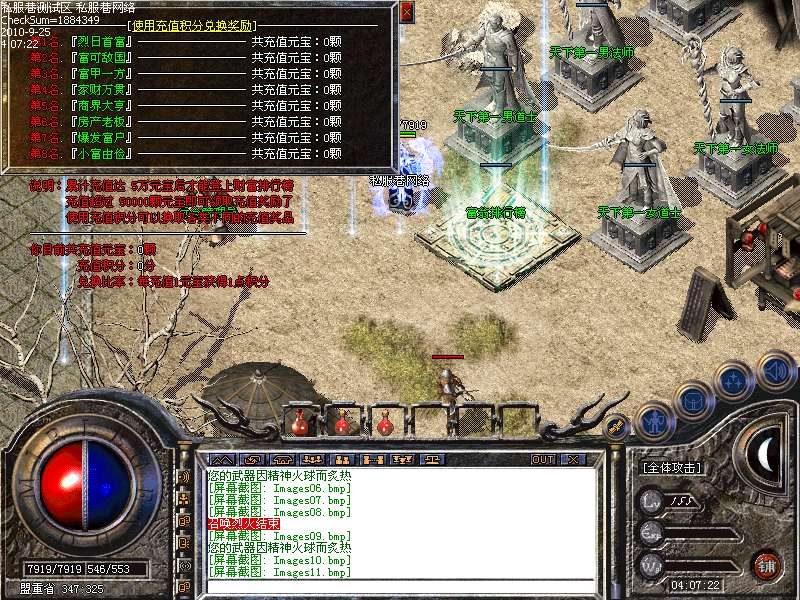
Task: Close the chat panel with its X button
Action: [x=573, y=460]
